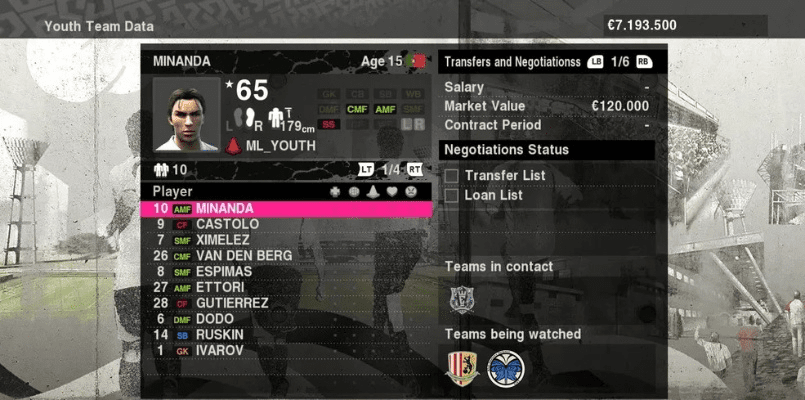805x400 pixels.
Task: Pick VAN DEN BERG from youth players
Action: coord(244,256)
